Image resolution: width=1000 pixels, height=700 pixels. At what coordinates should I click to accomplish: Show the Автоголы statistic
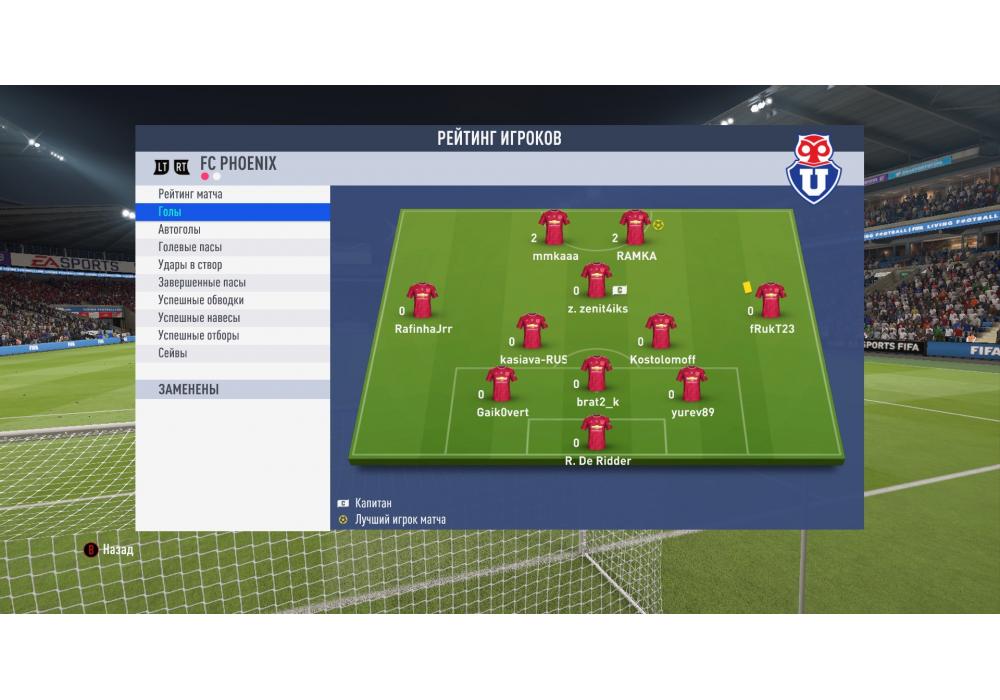point(232,229)
